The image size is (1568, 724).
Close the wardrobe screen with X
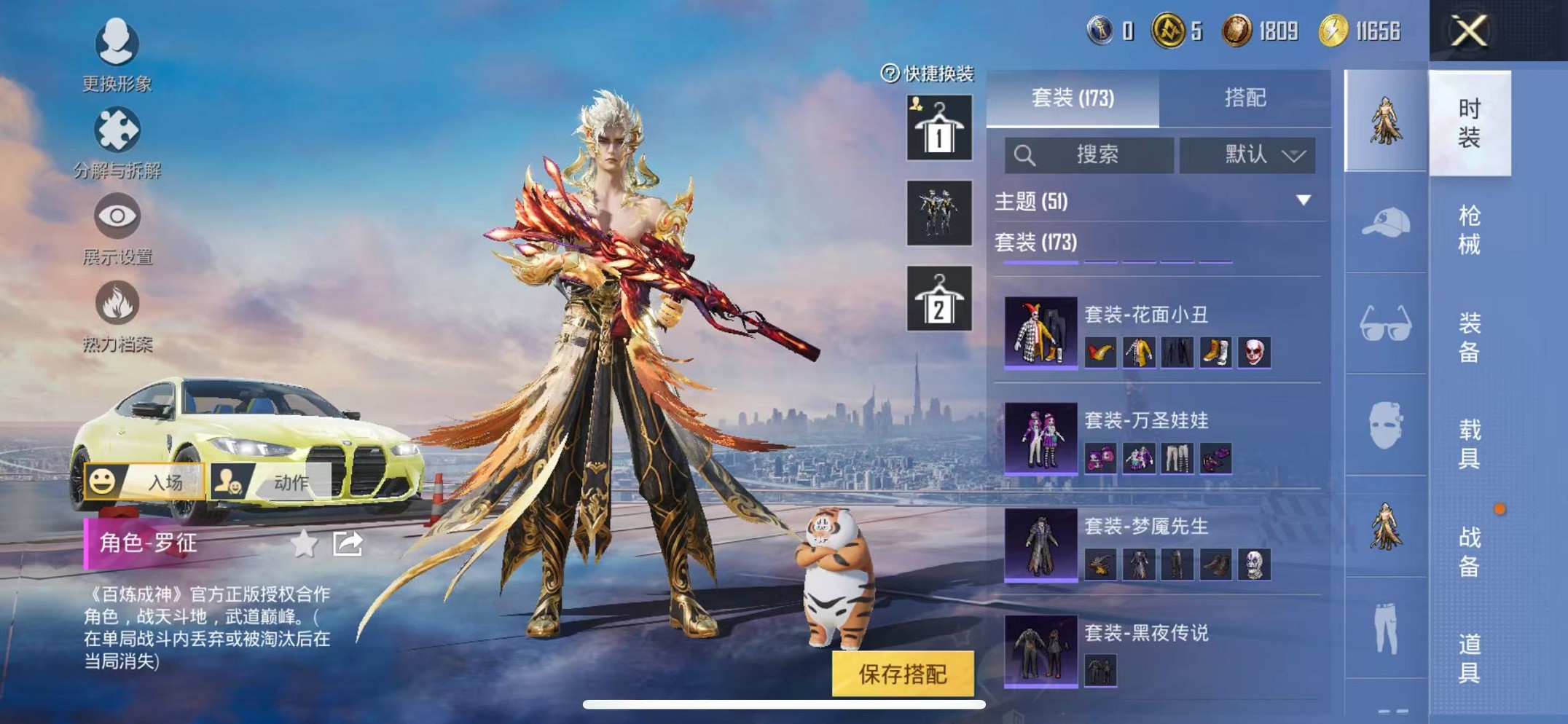(1468, 31)
